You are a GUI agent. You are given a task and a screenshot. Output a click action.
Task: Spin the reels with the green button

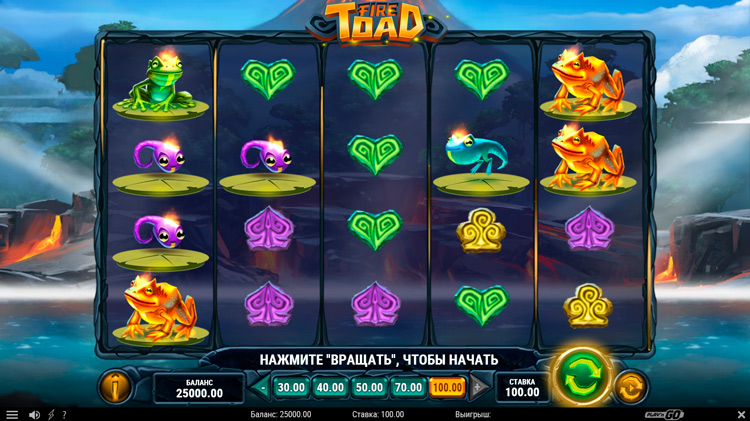581,378
